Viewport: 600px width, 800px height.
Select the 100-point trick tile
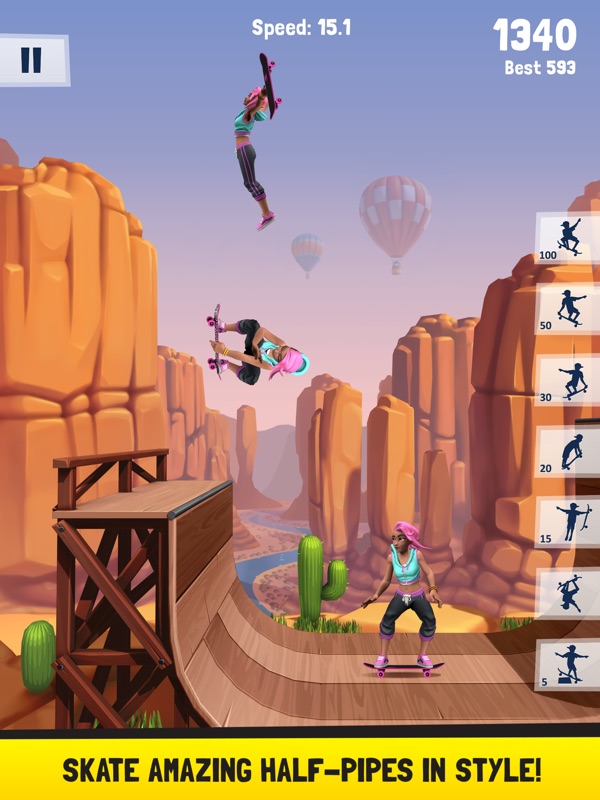[568, 238]
